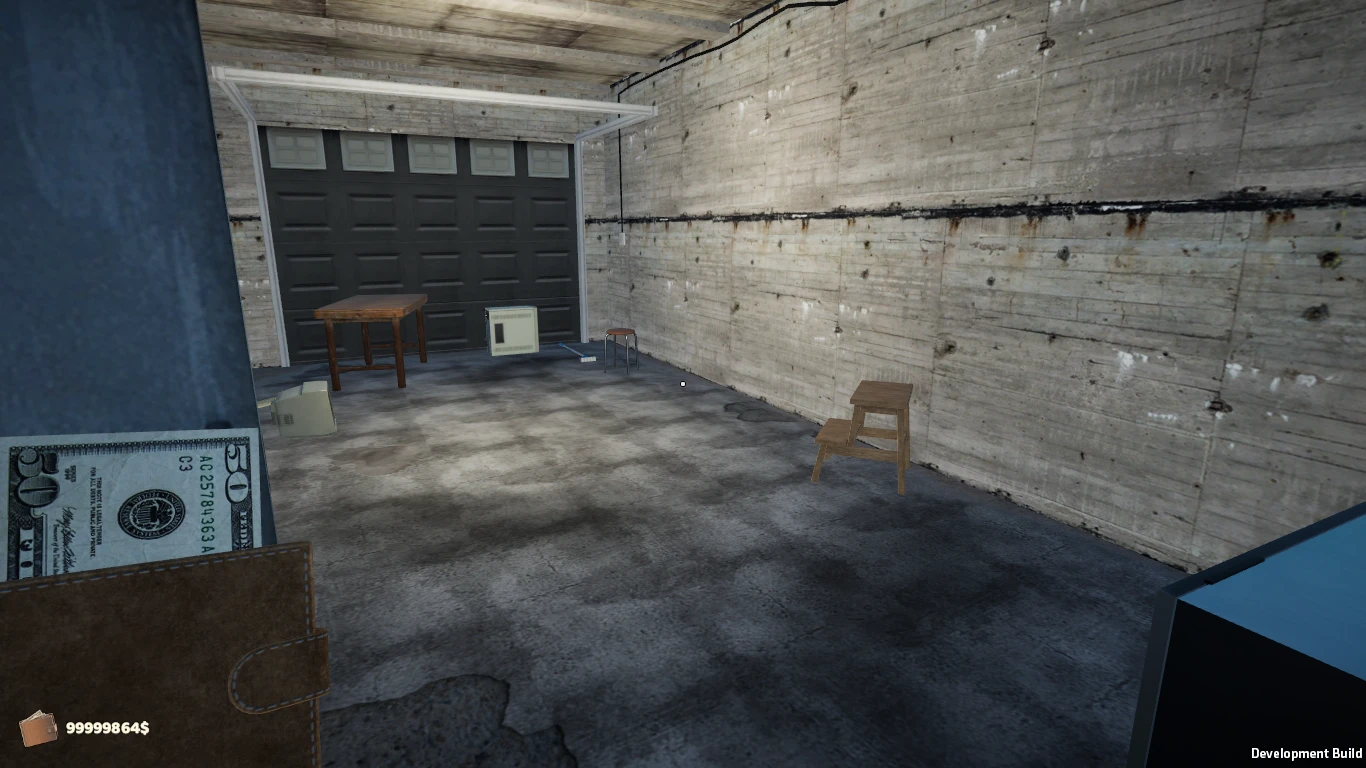The width and height of the screenshot is (1366, 768).
Task: Click the crosshair dot at screen center
Action: pyautogui.click(x=681, y=384)
